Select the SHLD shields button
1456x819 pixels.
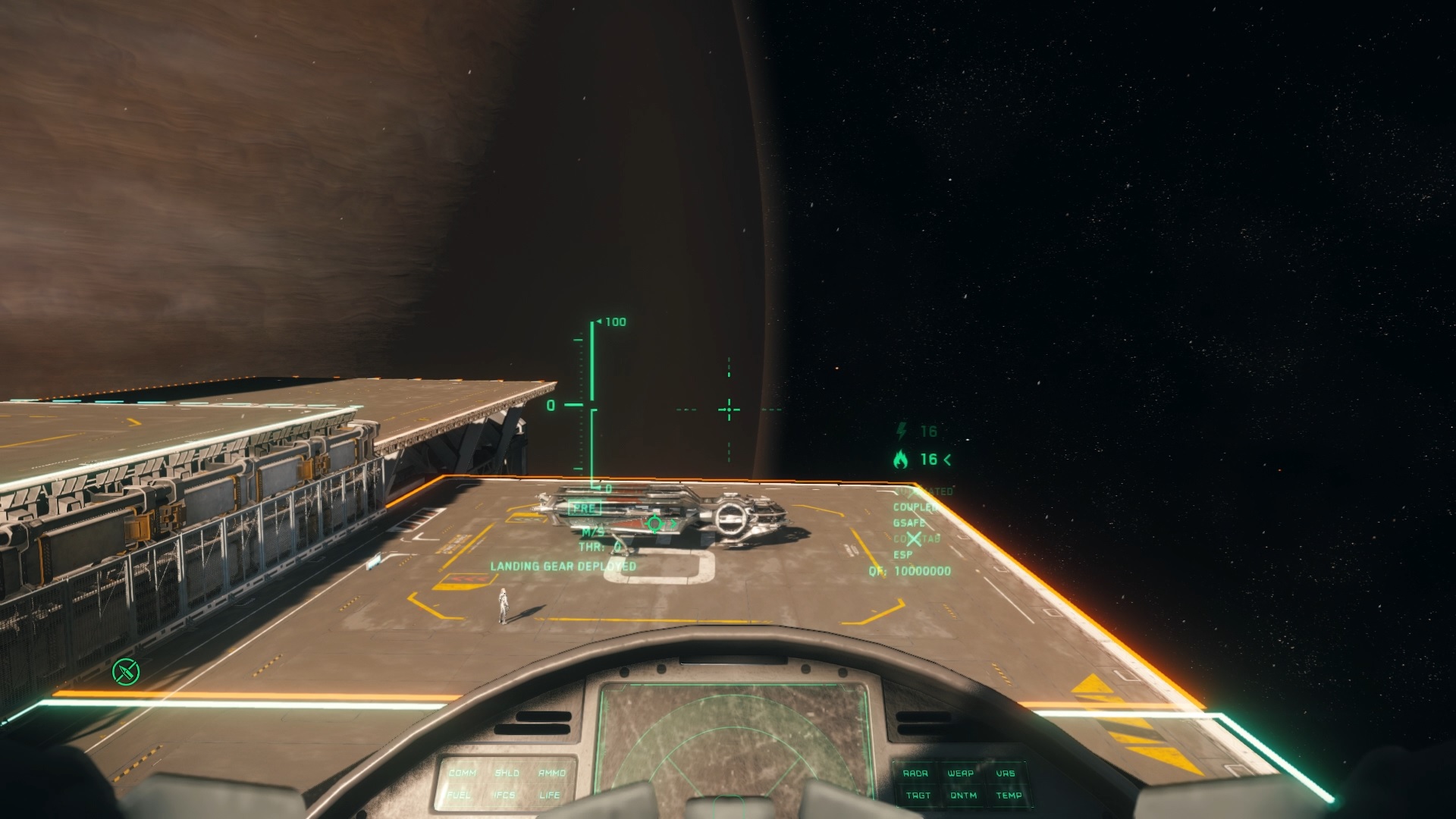point(507,773)
